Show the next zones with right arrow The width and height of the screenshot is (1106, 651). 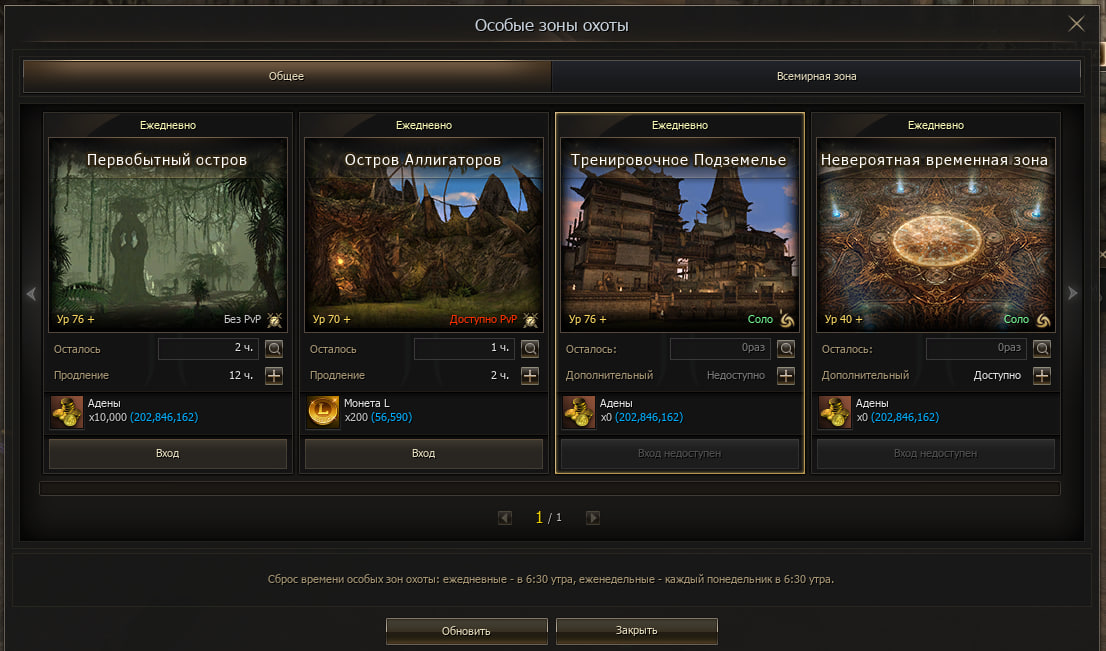1073,294
